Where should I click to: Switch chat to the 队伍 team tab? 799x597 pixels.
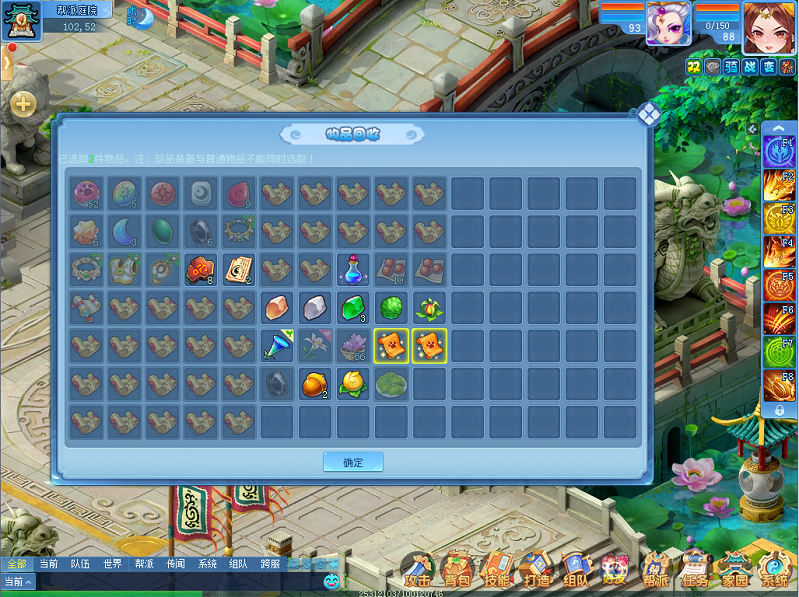80,564
